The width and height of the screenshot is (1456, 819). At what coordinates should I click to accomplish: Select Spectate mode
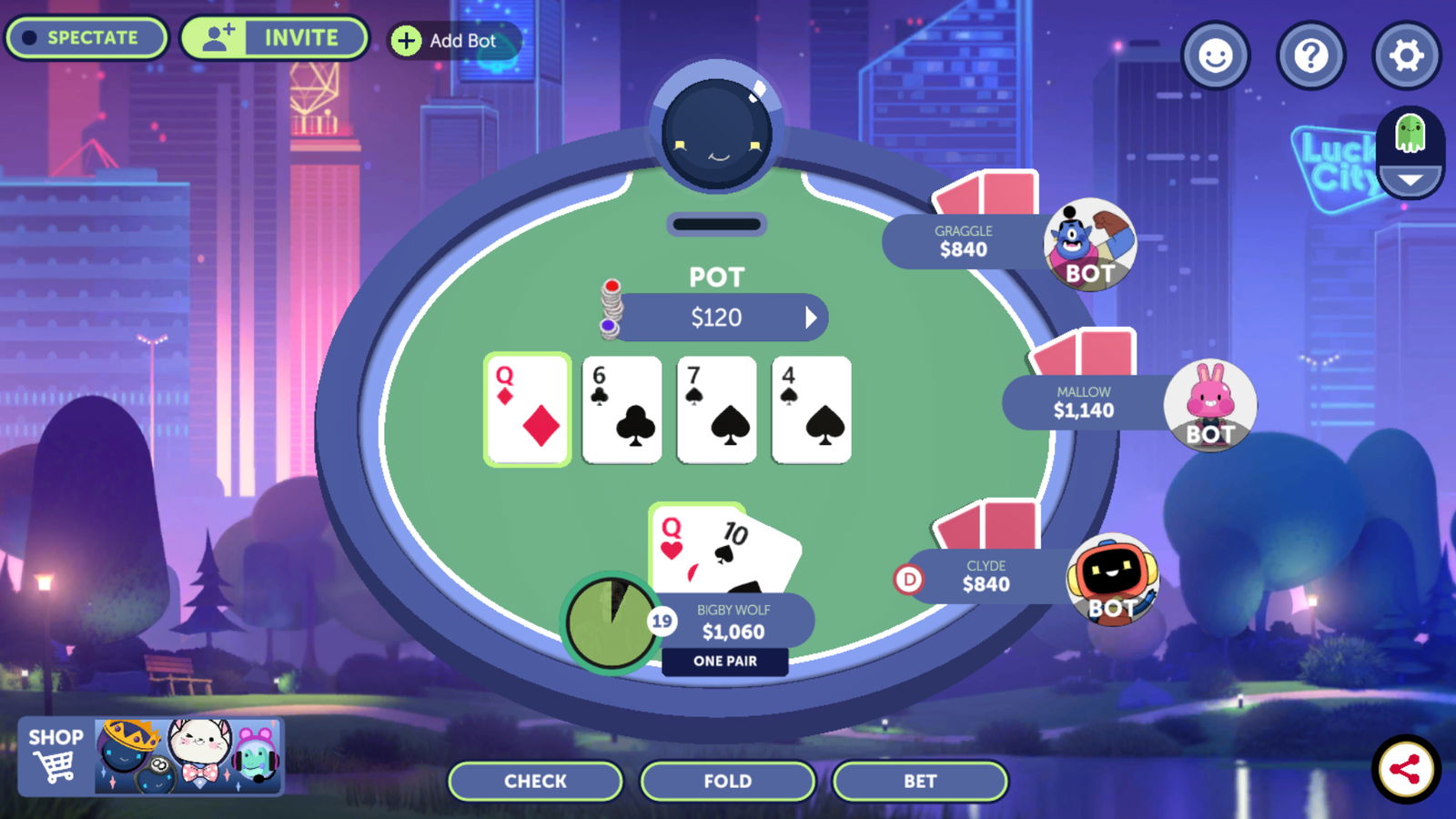(86, 37)
